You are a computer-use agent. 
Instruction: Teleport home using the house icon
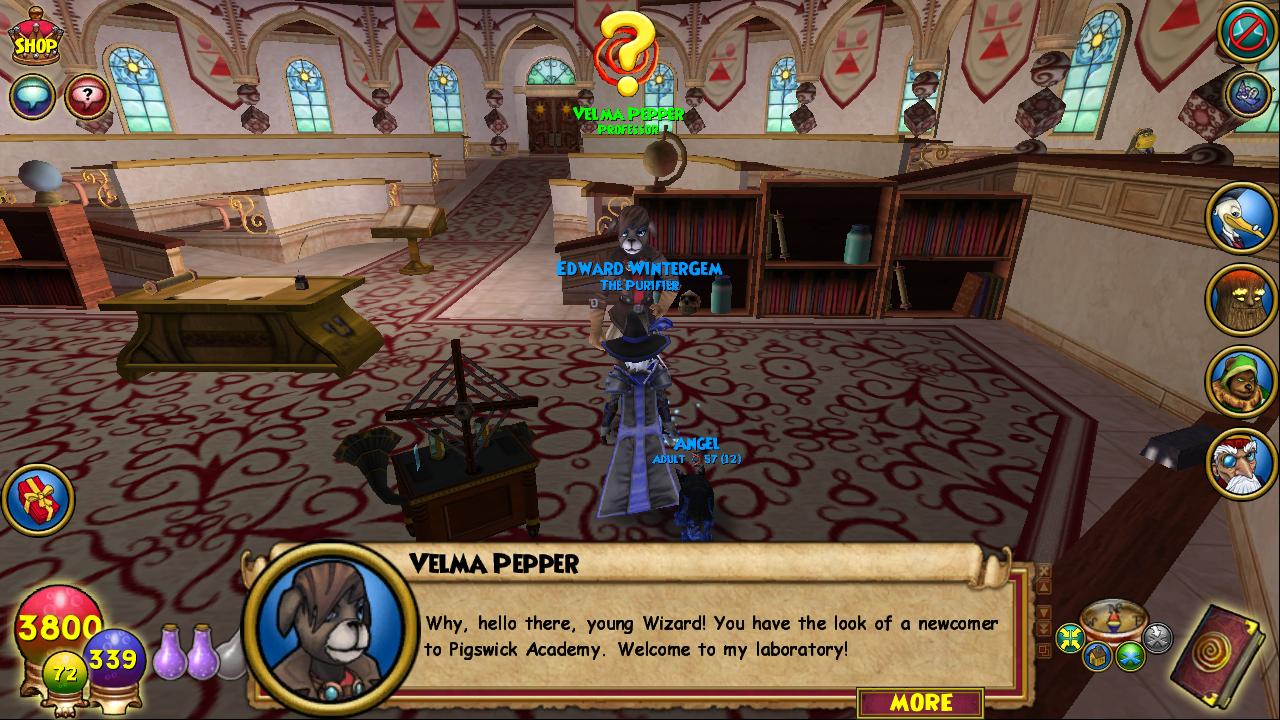(x=1096, y=656)
